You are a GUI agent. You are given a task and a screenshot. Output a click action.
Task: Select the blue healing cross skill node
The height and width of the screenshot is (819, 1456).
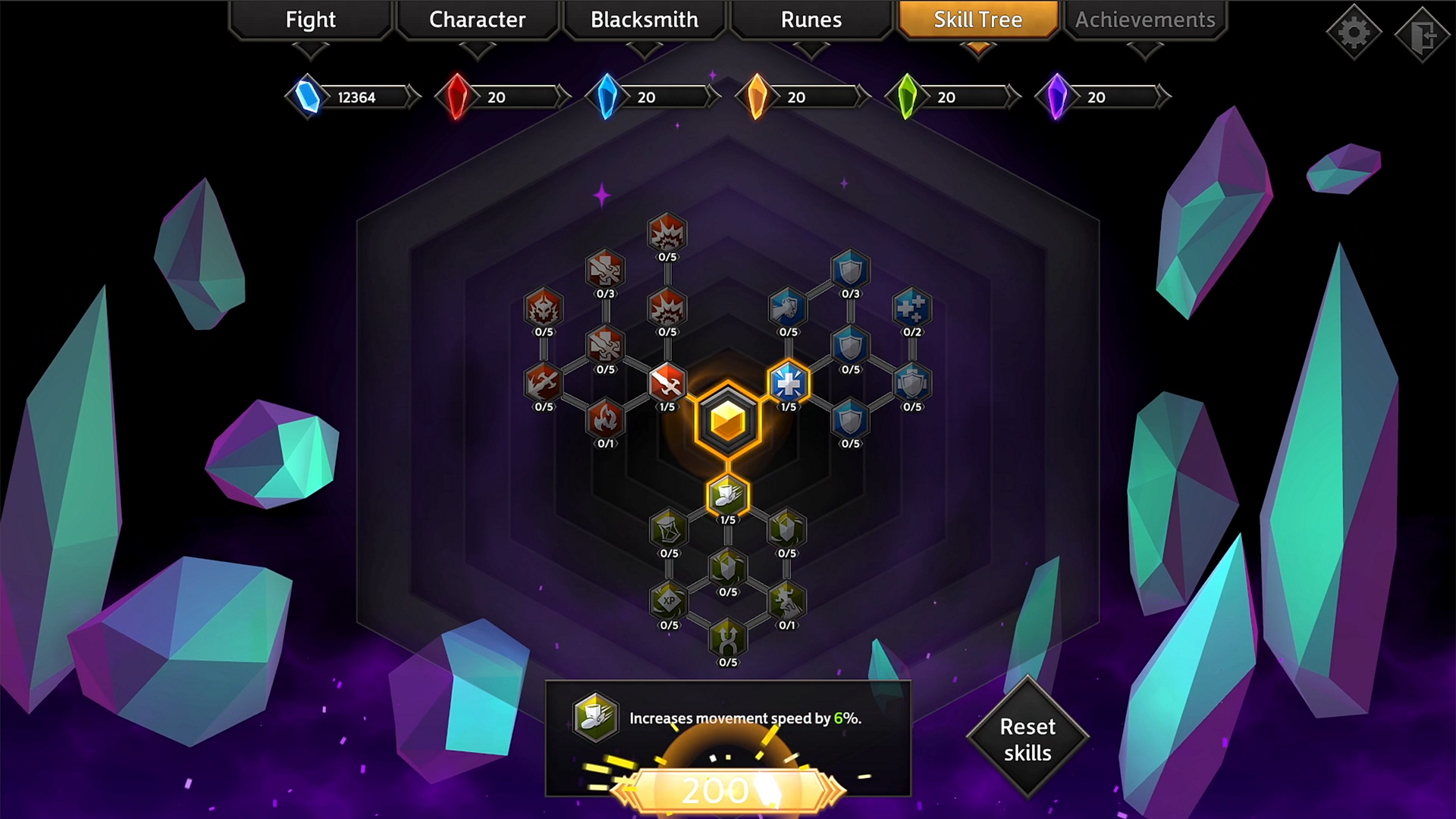coord(787,383)
